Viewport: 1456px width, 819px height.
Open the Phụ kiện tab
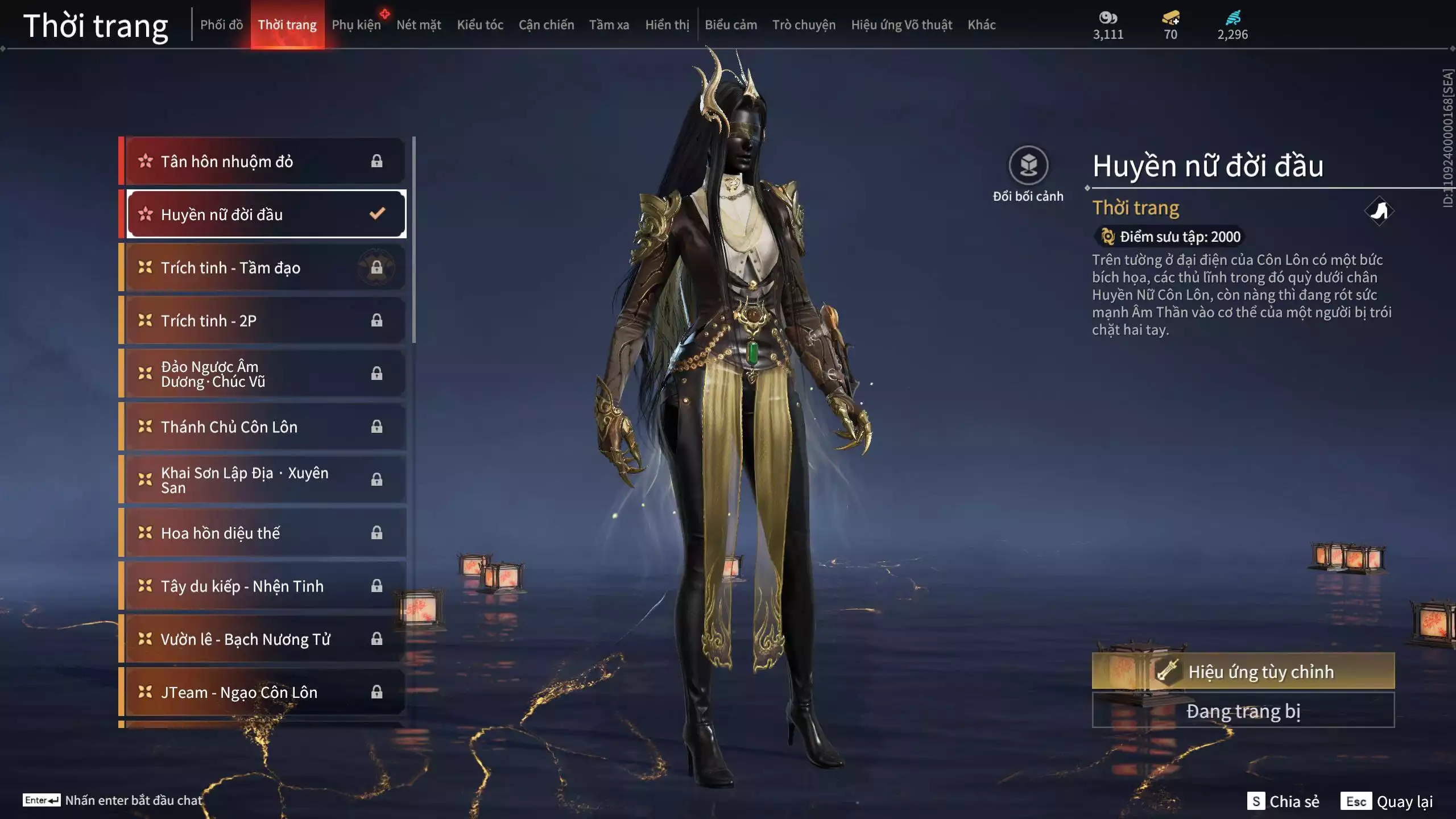(x=356, y=25)
